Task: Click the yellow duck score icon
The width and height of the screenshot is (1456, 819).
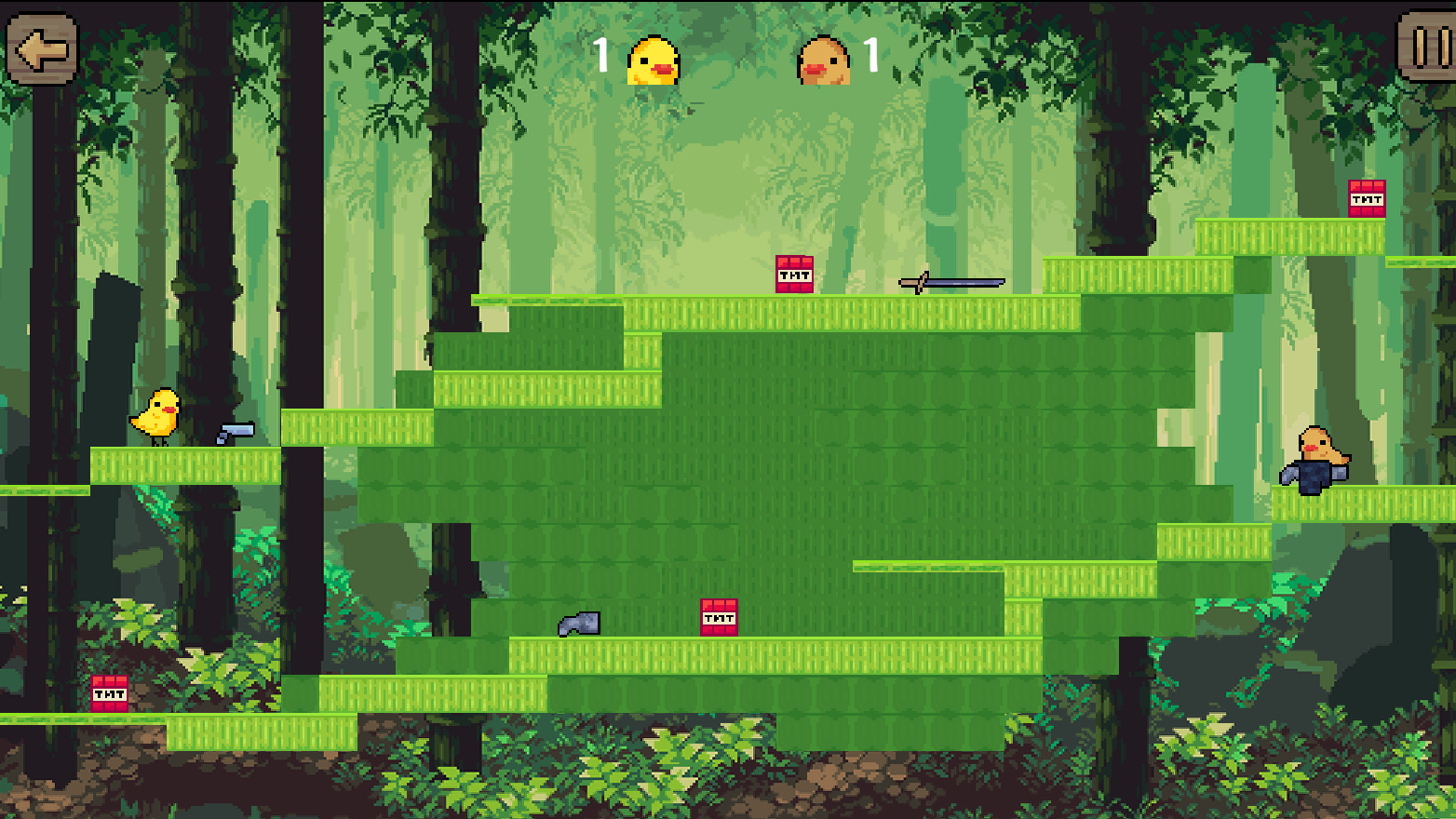Action: point(652,60)
